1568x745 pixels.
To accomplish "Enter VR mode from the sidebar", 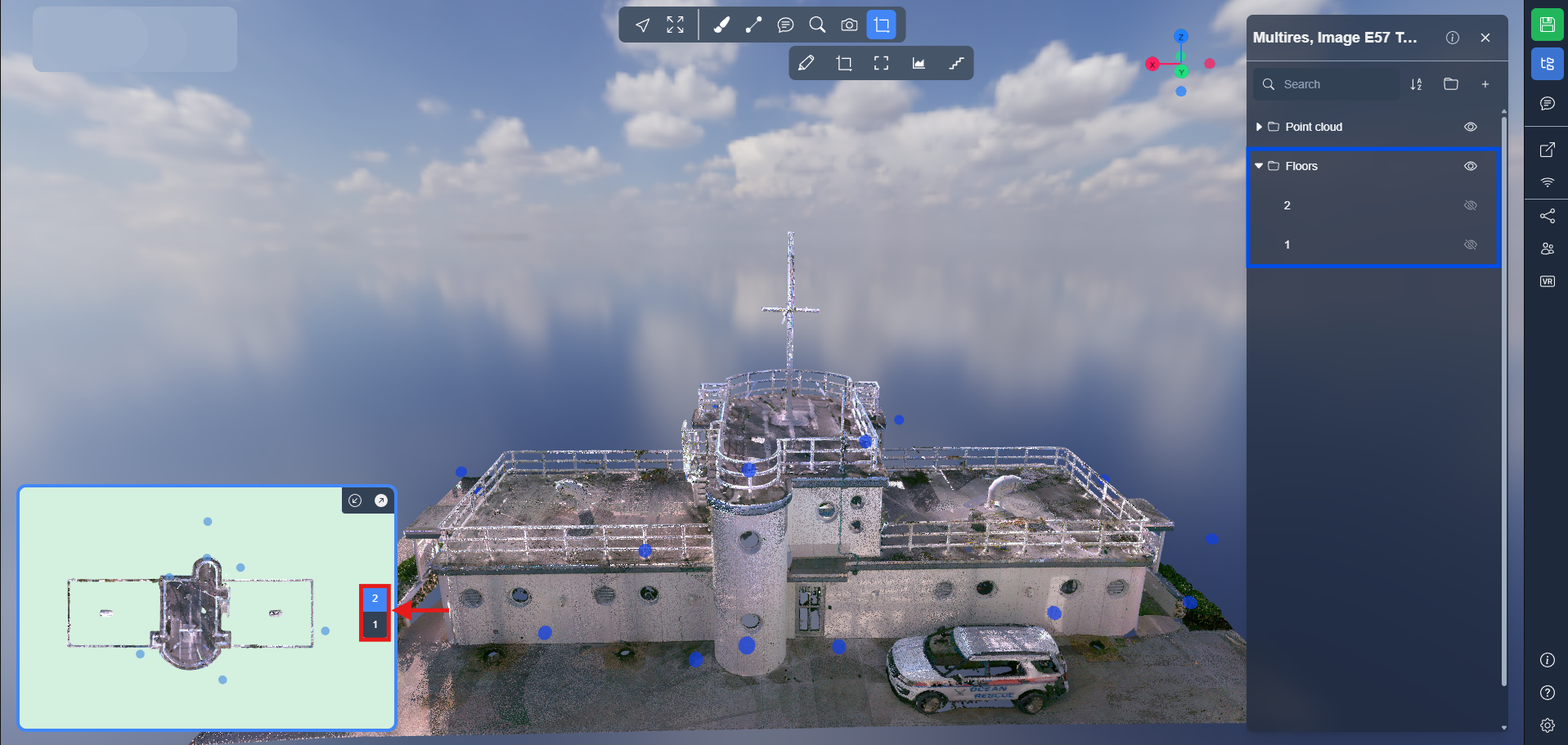I will (1547, 281).
